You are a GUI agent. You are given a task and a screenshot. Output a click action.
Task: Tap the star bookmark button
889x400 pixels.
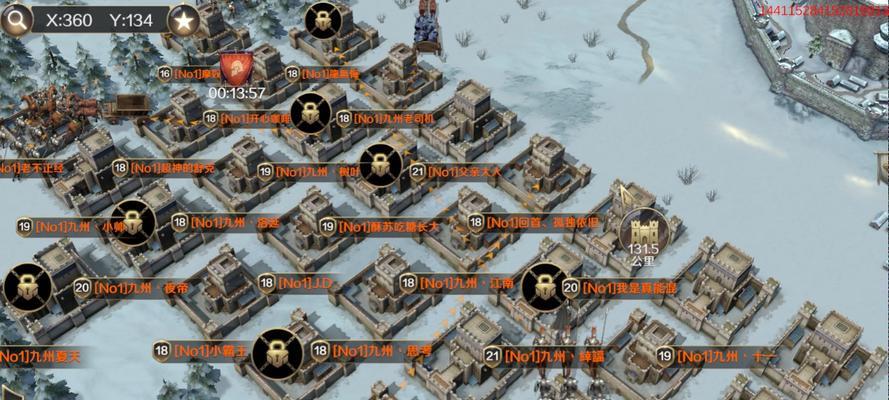183,19
